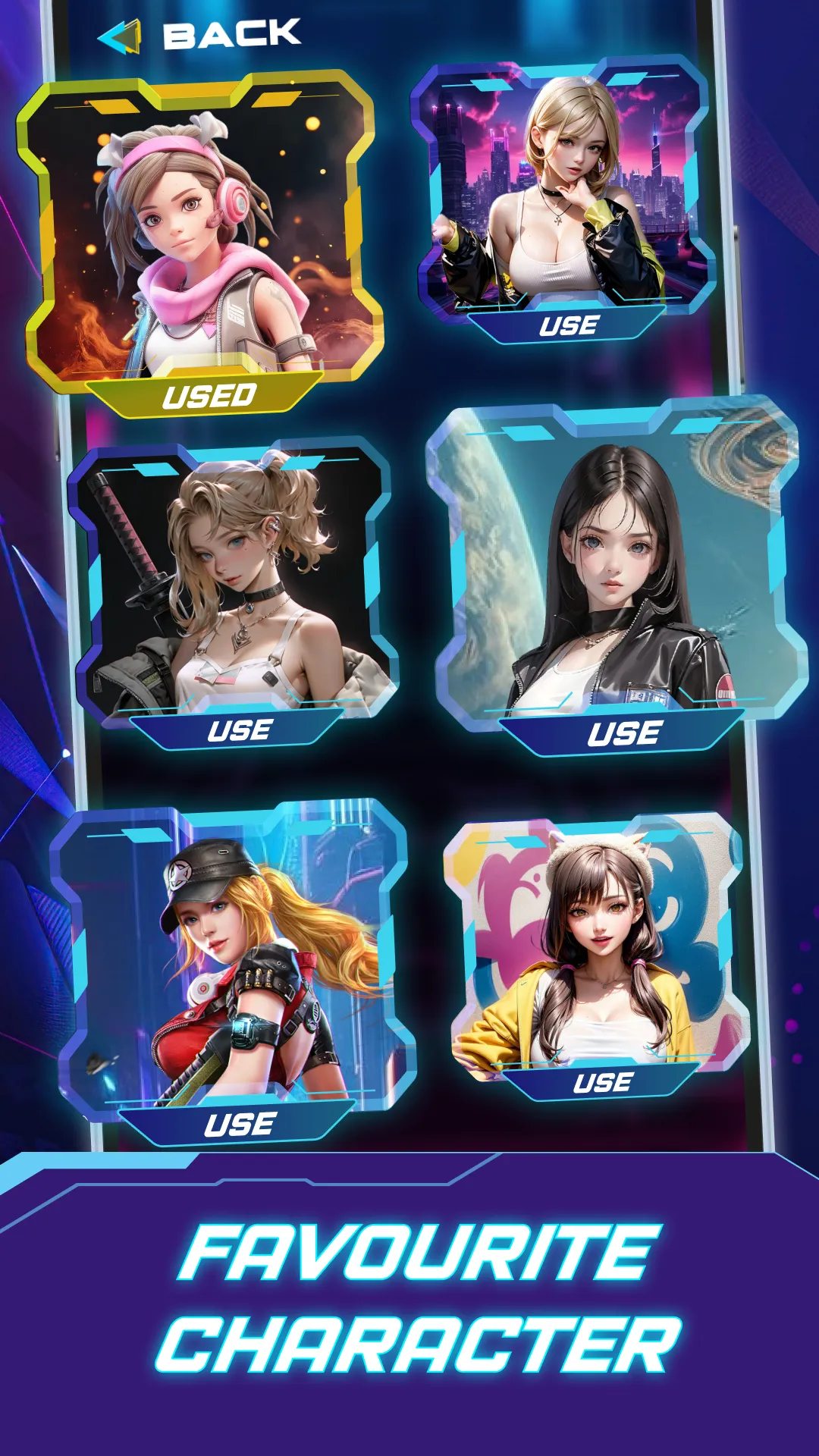Viewport: 819px width, 1456px height.
Task: Use the ponytail girl with katana
Action: (x=240, y=730)
